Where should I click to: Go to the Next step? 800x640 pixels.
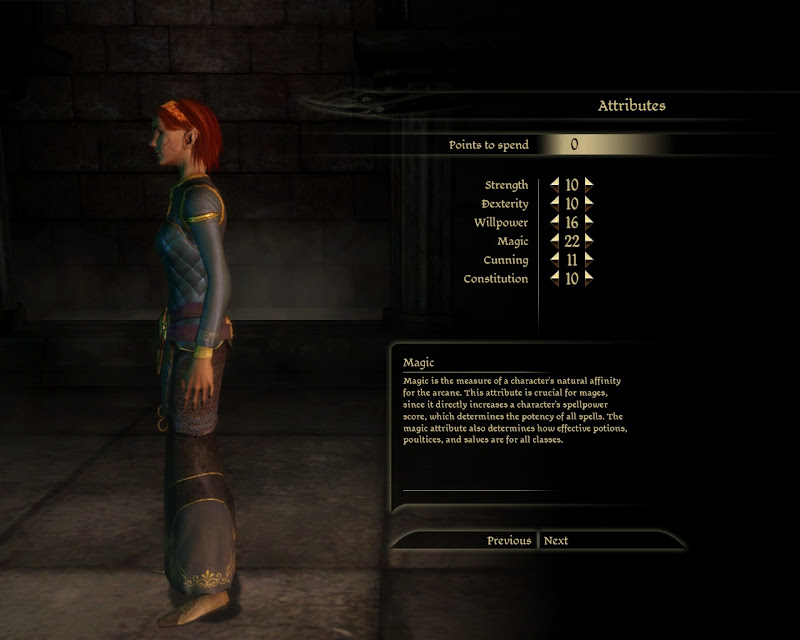[556, 541]
